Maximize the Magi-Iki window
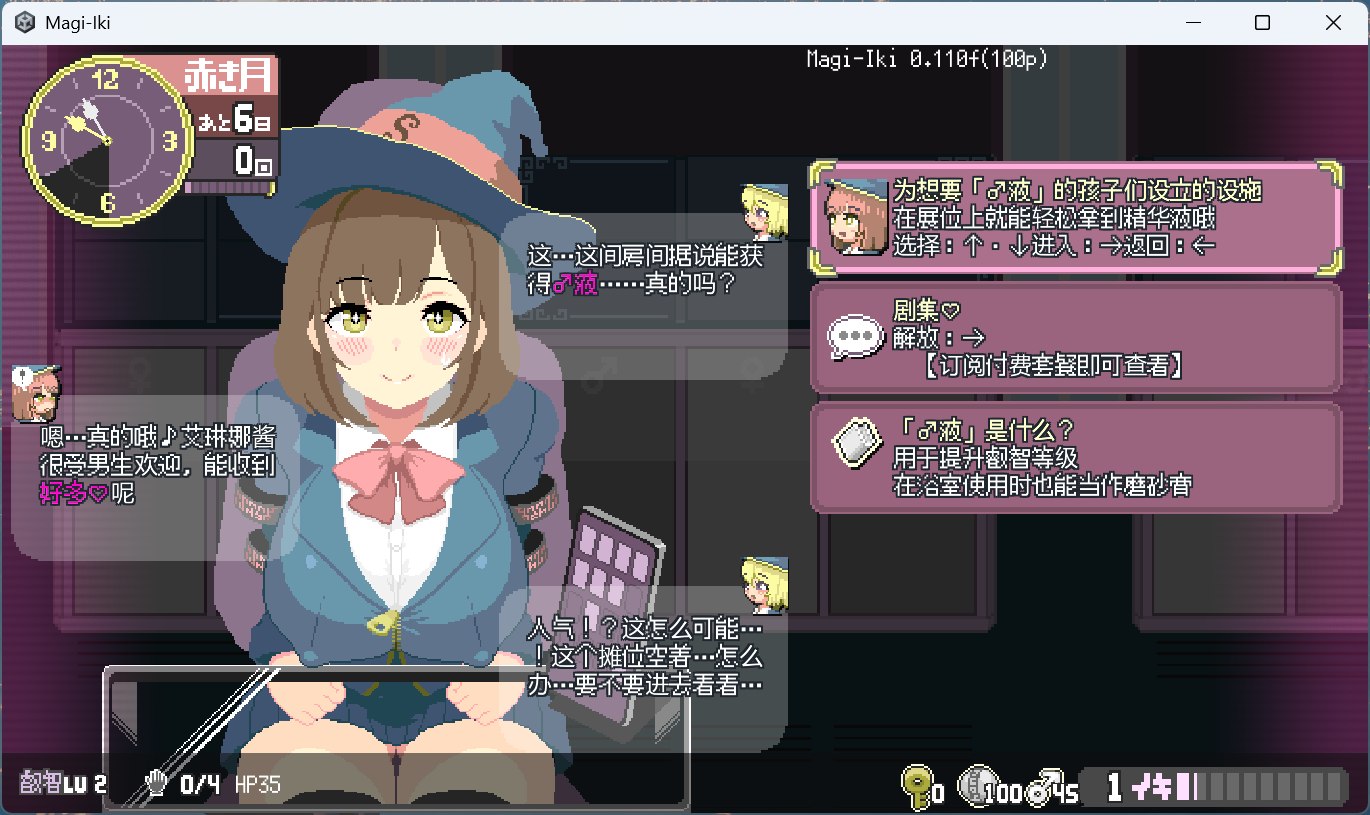The width and height of the screenshot is (1370, 815). click(1262, 22)
